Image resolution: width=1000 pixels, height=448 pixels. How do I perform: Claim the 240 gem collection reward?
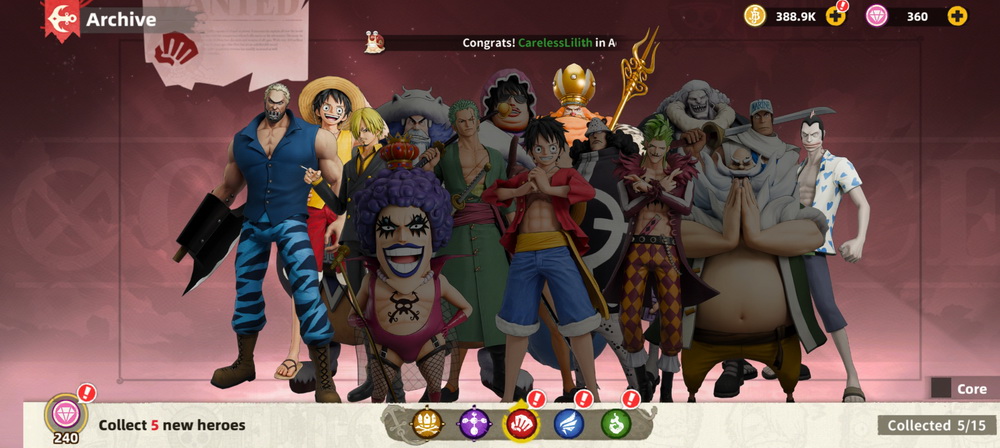tap(66, 416)
